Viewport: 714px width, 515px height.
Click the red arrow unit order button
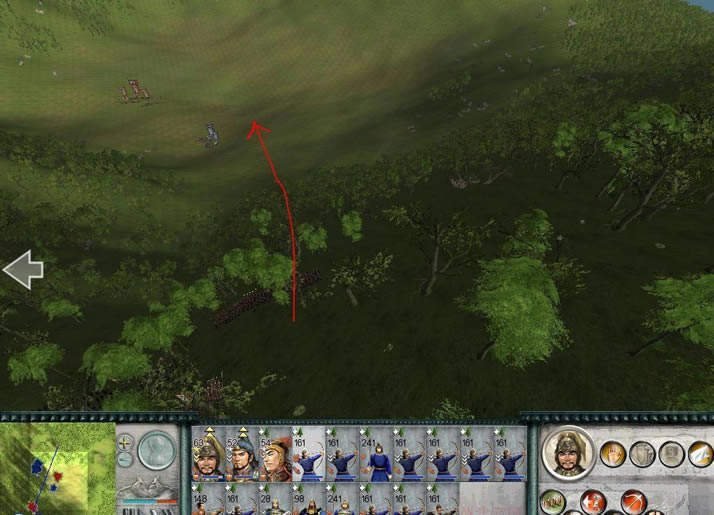coord(590,500)
